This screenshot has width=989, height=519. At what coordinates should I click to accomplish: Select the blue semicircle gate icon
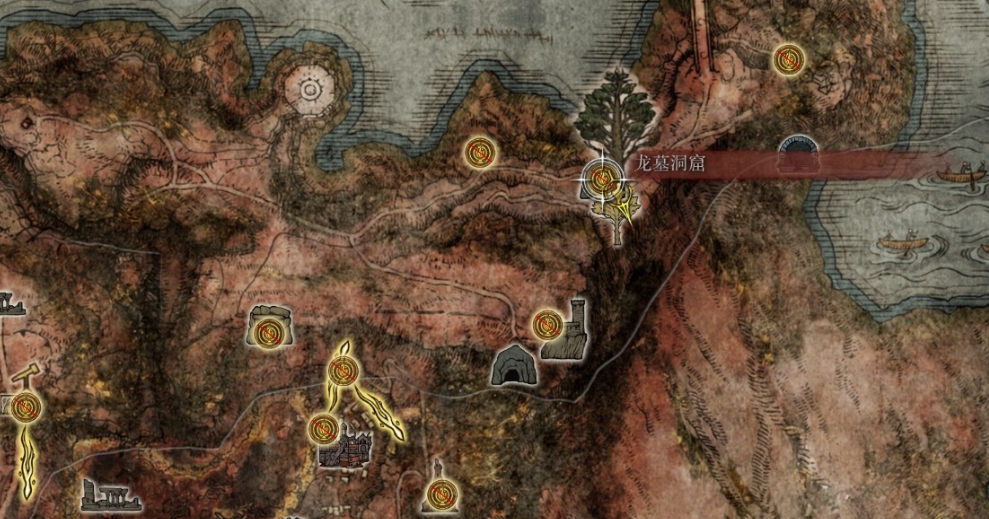coord(798,147)
